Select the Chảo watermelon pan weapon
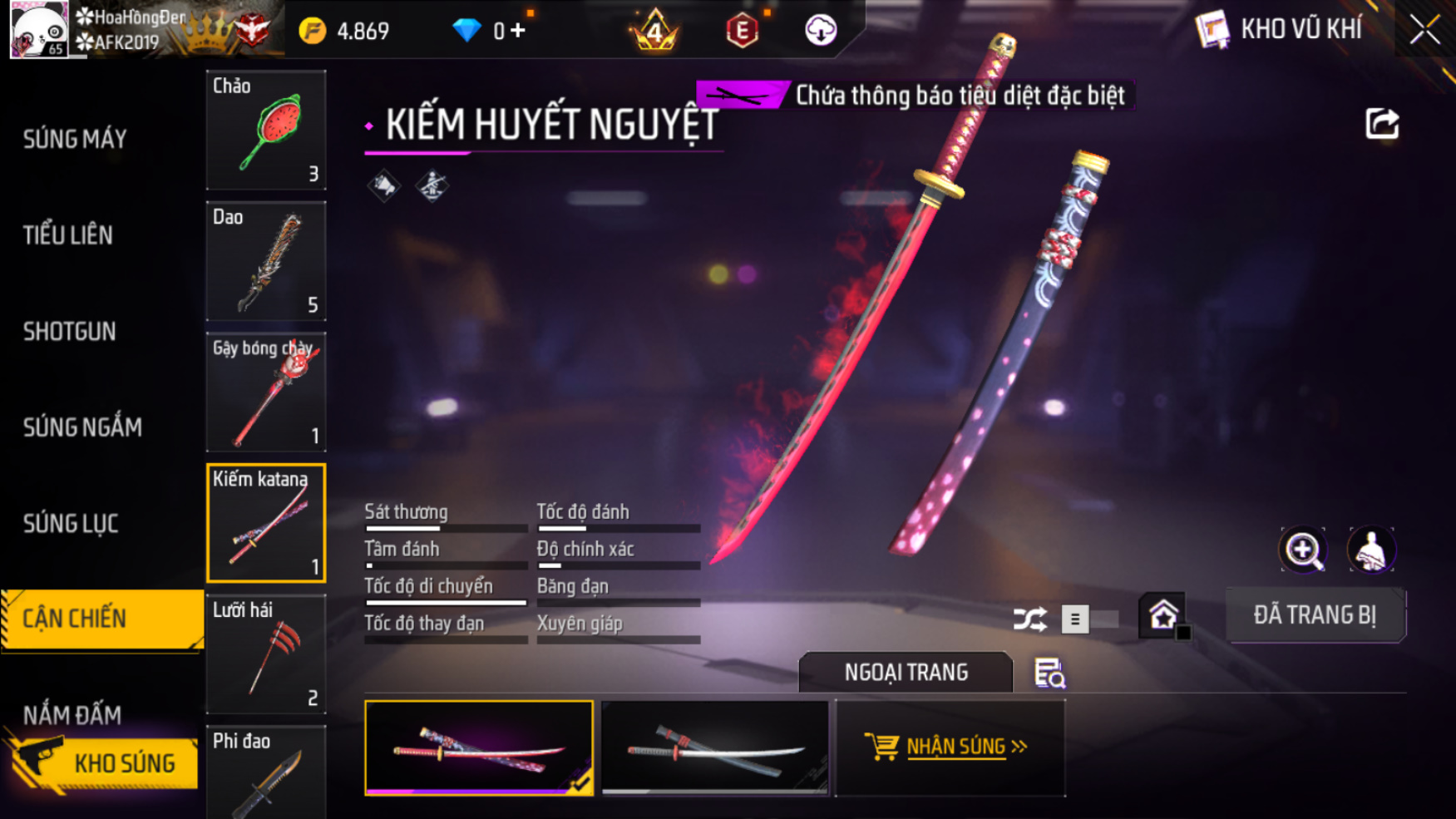The height and width of the screenshot is (819, 1456). pos(266,131)
